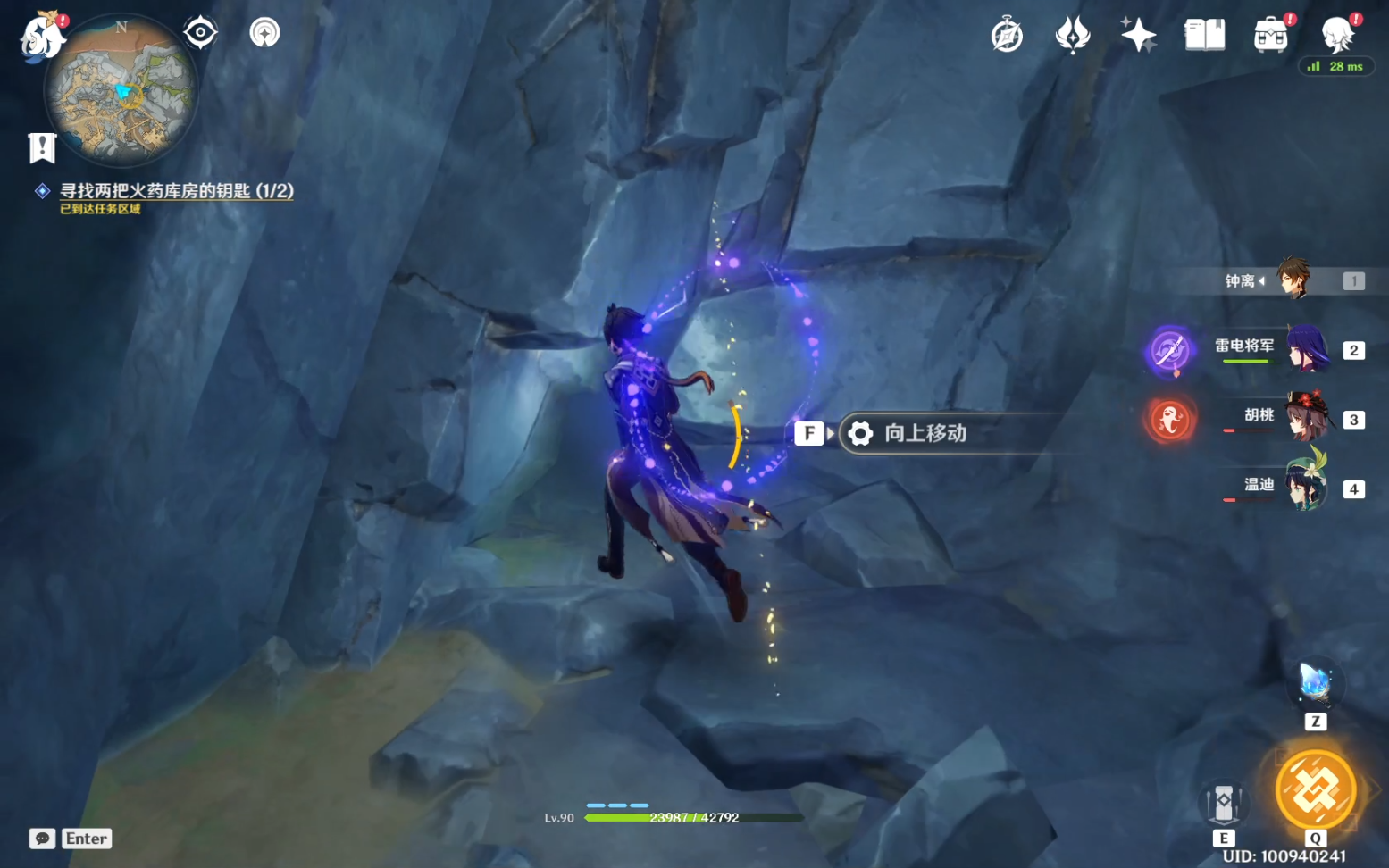This screenshot has height=868, width=1389.
Task: Select the tracked quest 寻找两把火药库房的钥匙
Action: click(x=176, y=190)
